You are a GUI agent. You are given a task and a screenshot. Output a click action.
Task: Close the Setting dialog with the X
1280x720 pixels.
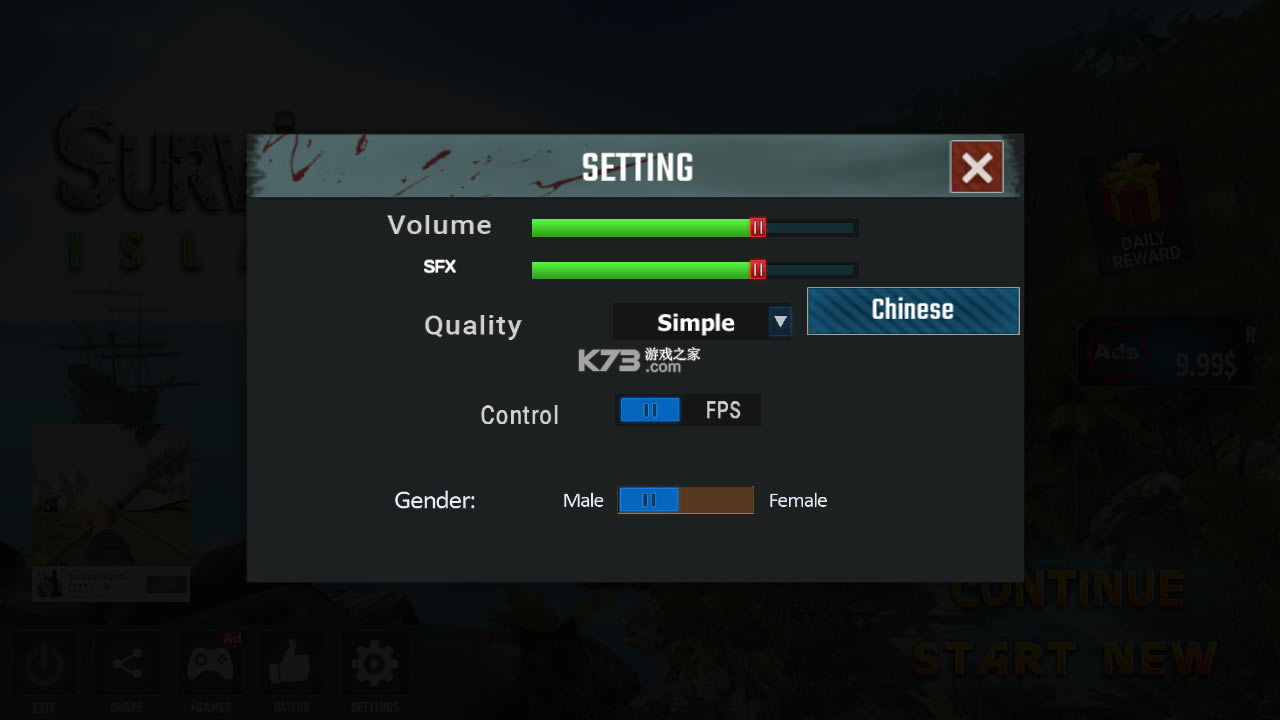976,166
